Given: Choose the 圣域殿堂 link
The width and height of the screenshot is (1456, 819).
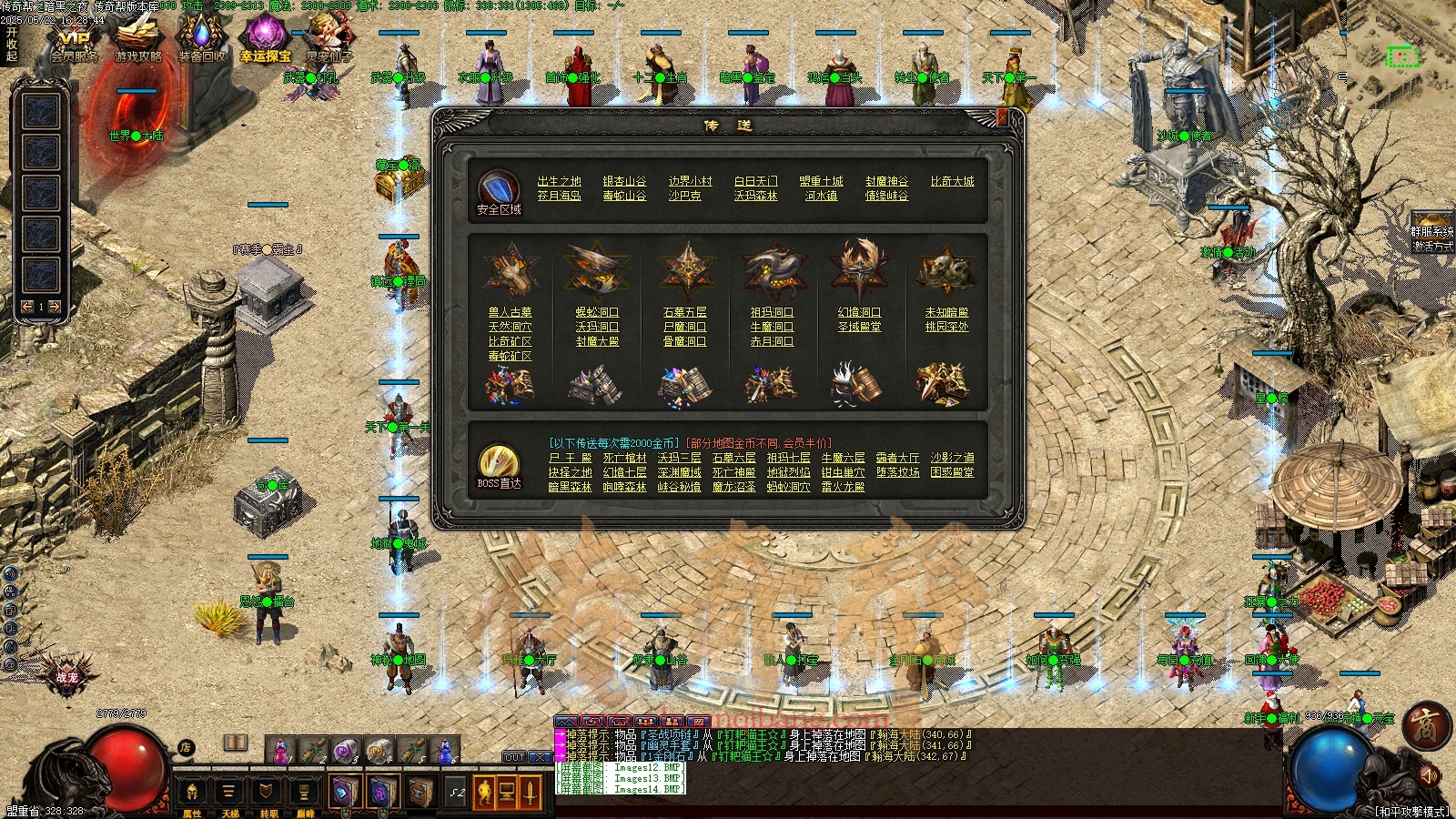Looking at the screenshot, I should tap(859, 327).
